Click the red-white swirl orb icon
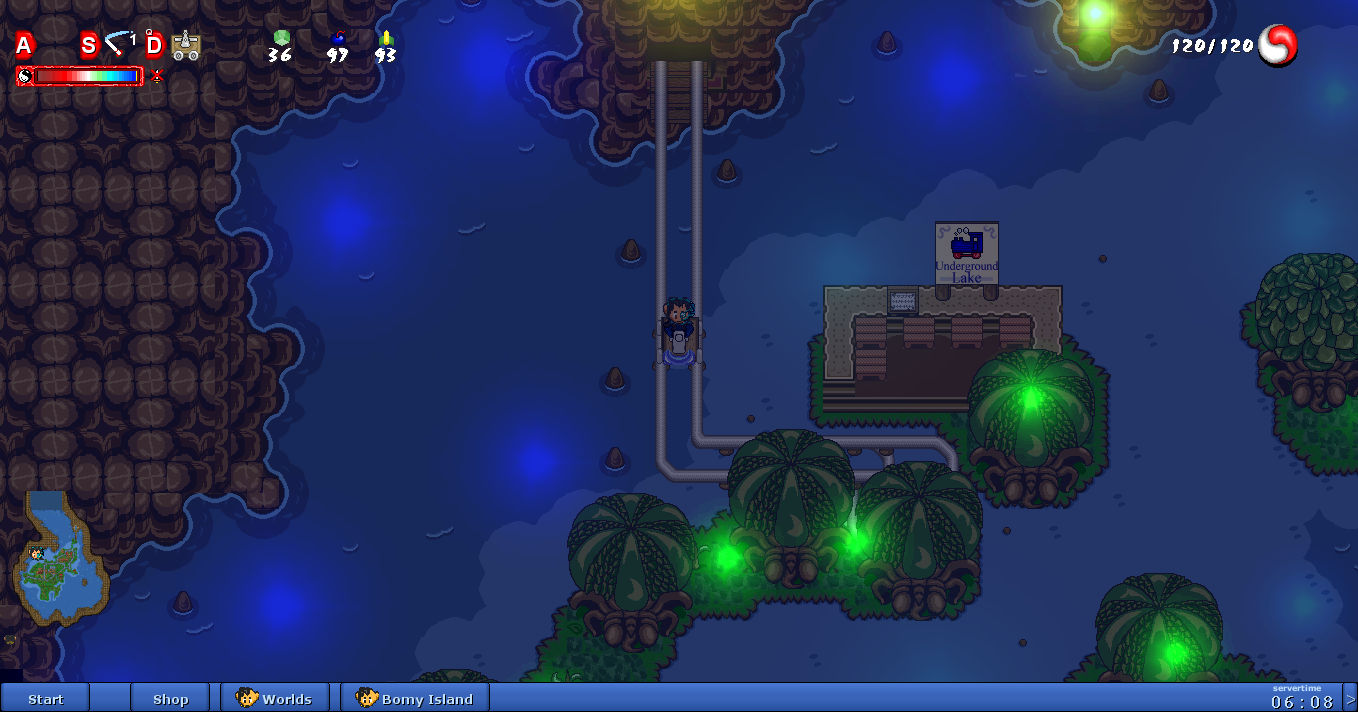 click(1277, 45)
